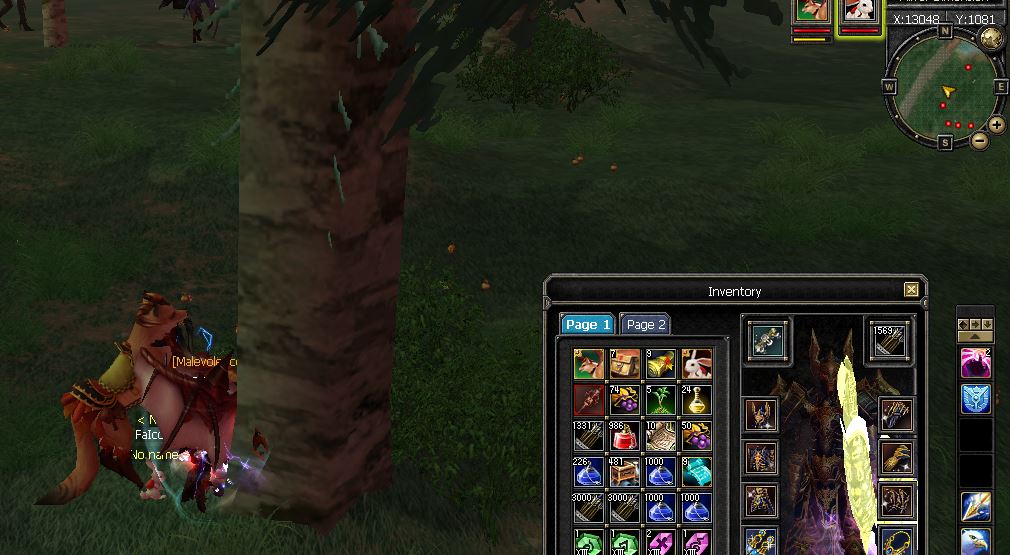
Task: Choose the green sprout item slot
Action: tap(660, 400)
